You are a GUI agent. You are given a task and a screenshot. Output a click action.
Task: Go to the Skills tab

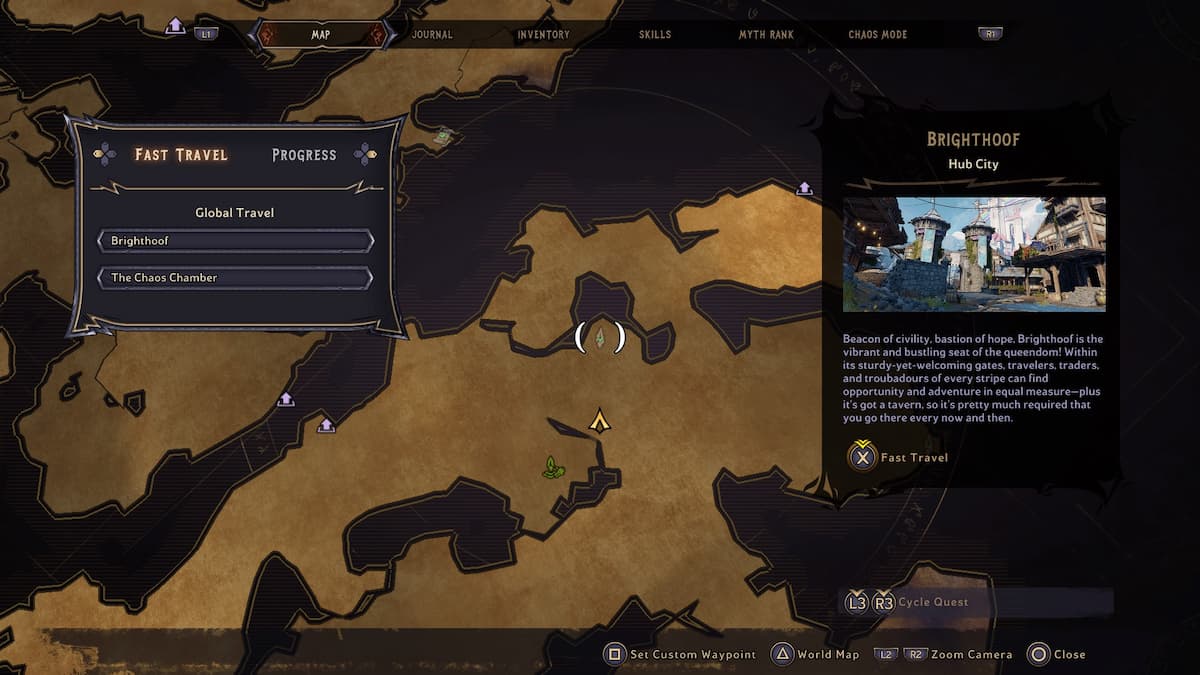[655, 35]
